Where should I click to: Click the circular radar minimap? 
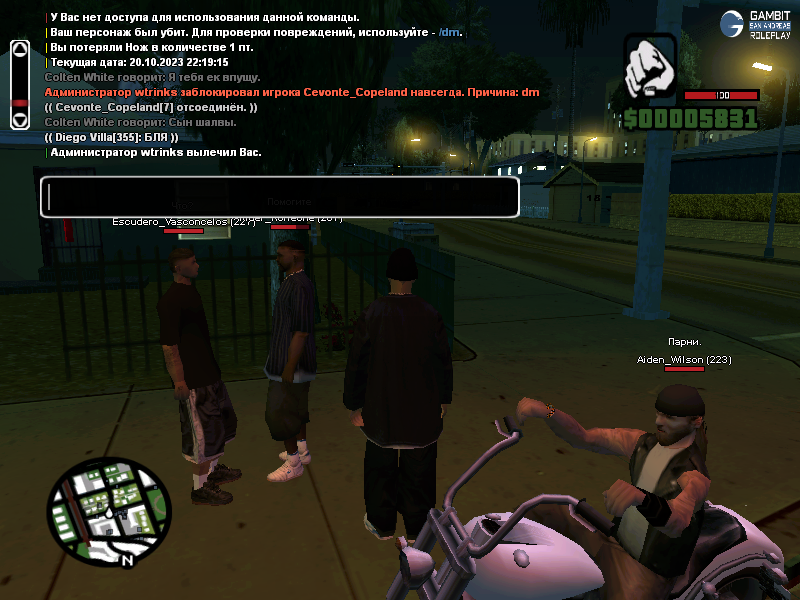pos(101,510)
